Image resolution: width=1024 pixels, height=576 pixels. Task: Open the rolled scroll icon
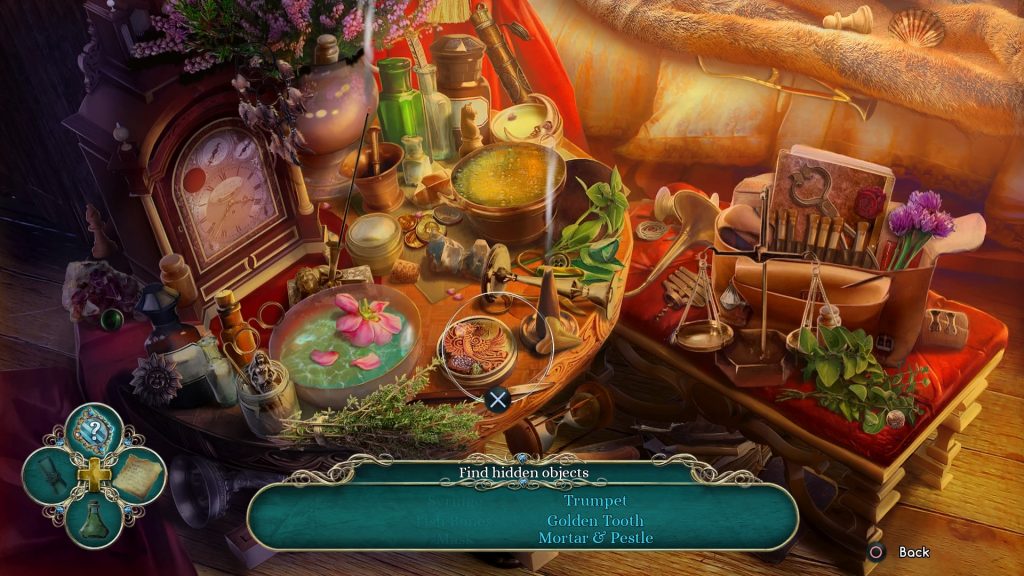coord(53,476)
